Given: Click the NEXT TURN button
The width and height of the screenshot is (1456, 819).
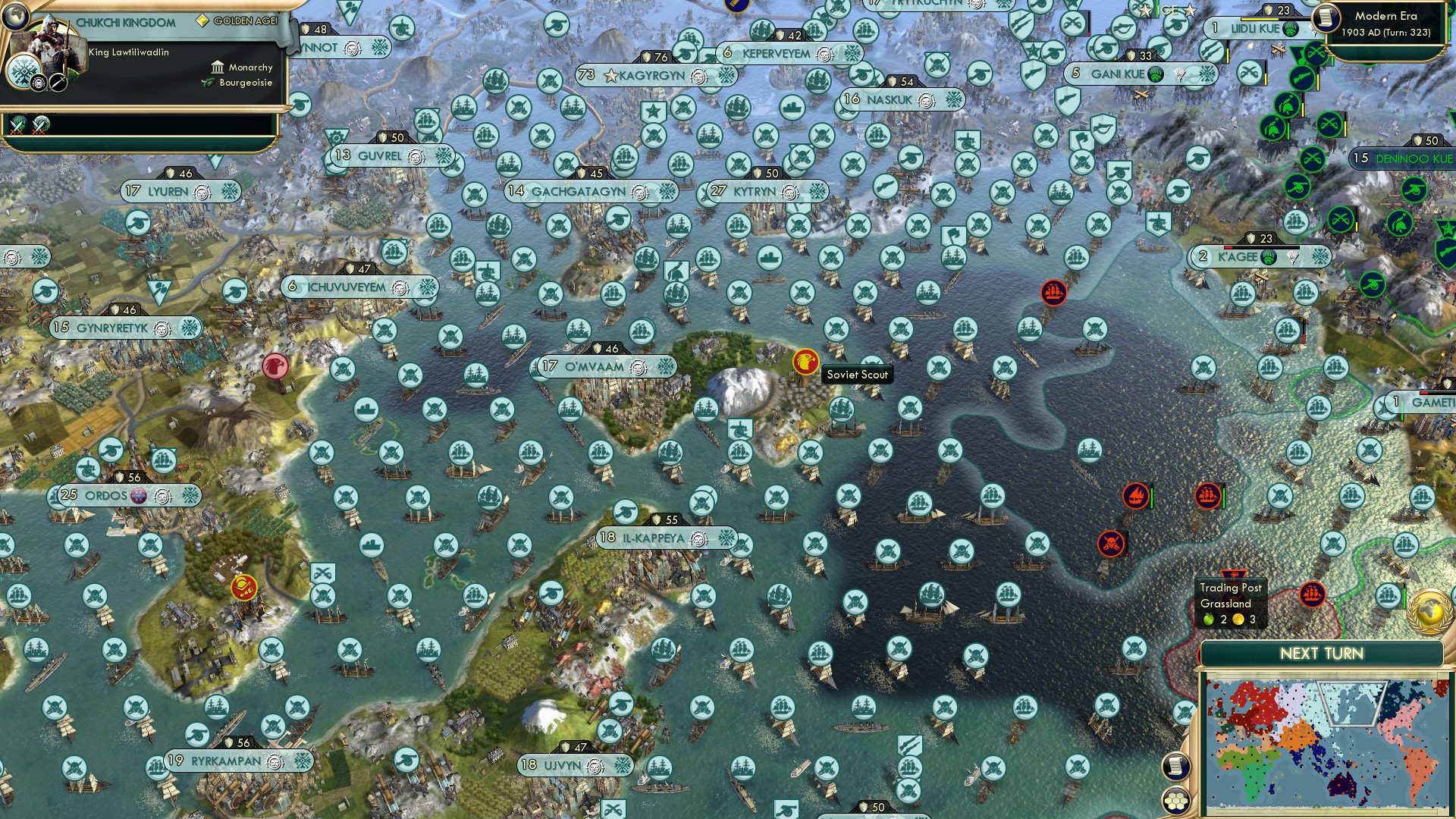Looking at the screenshot, I should 1323,652.
